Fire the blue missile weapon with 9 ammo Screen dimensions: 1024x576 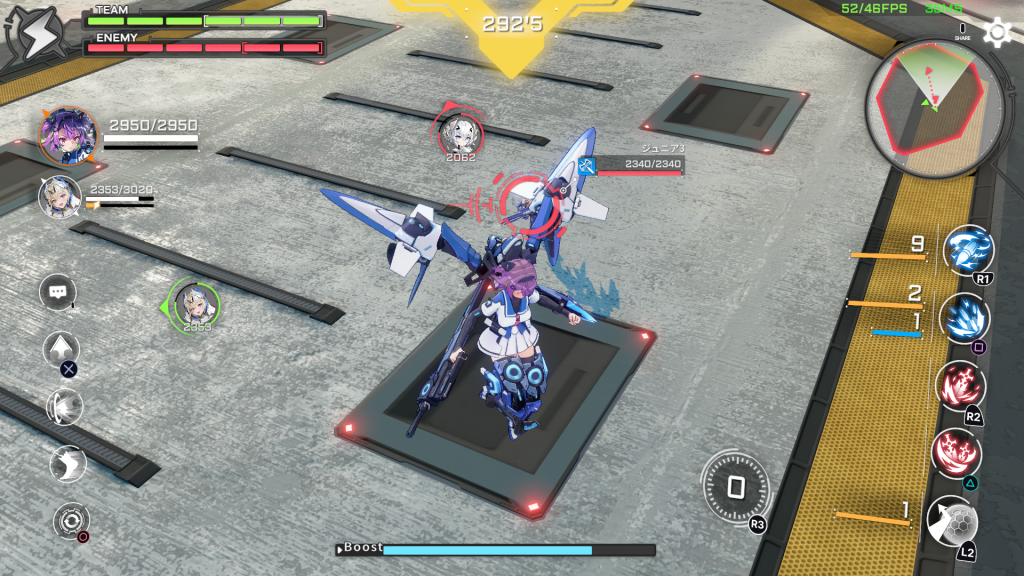point(967,249)
